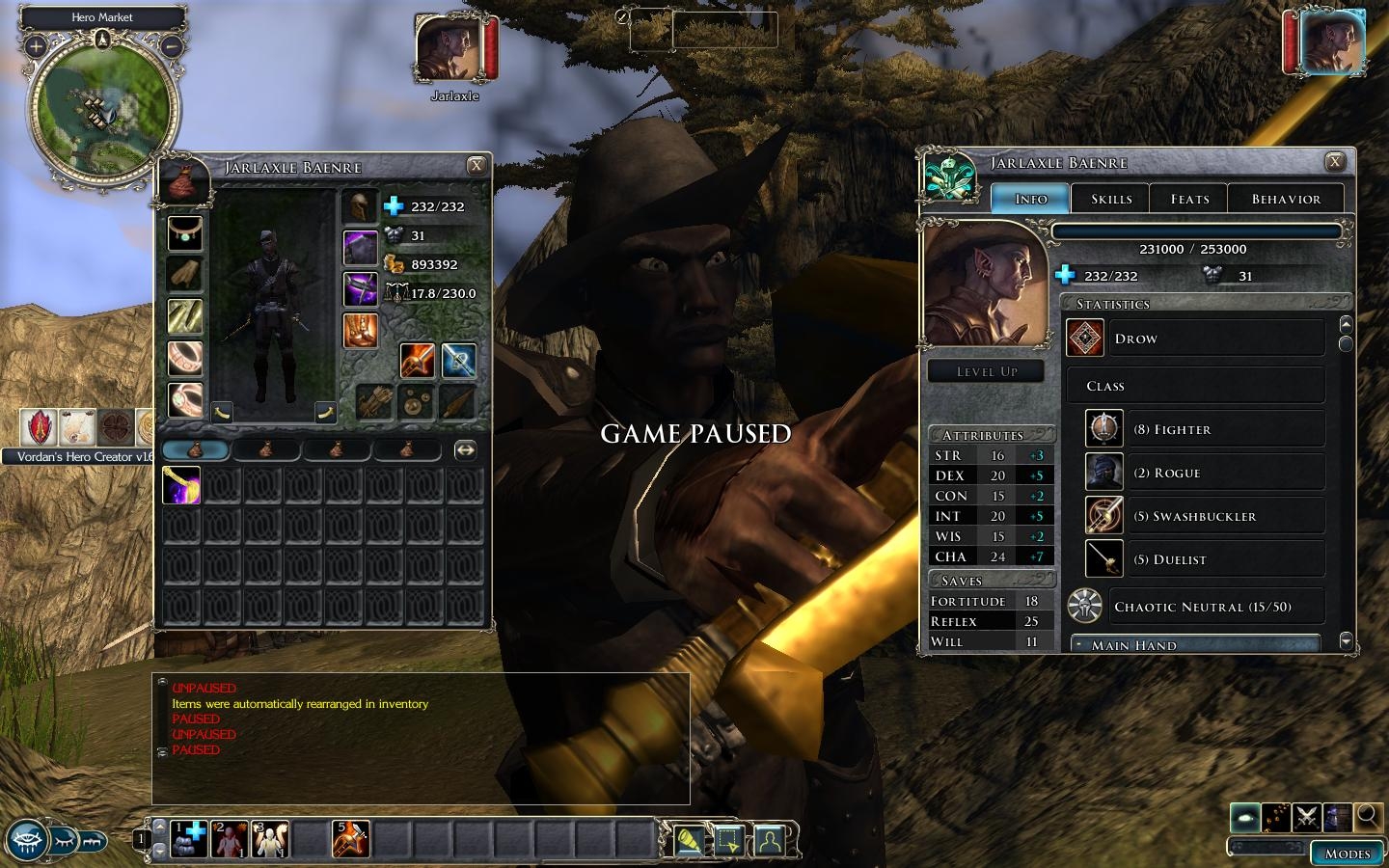This screenshot has height=868, width=1389.
Task: Open the Modes button
Action: coord(1347,854)
